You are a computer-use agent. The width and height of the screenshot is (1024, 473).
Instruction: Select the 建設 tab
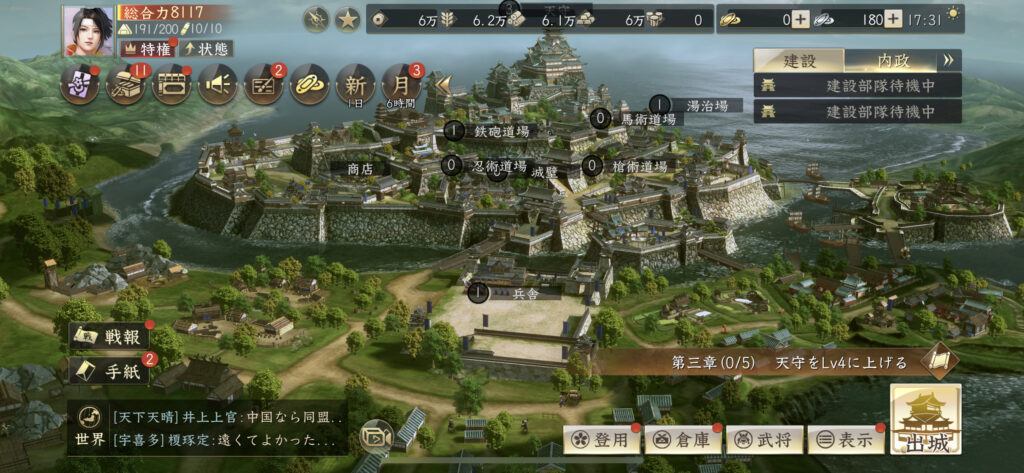point(799,60)
